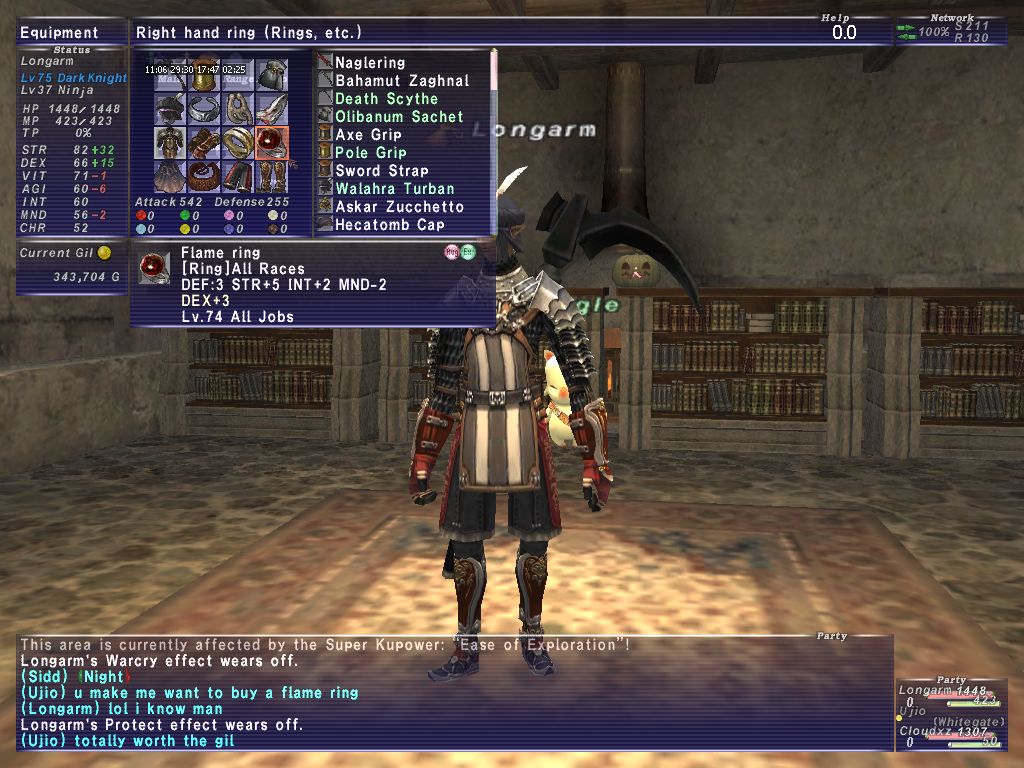Select Askar Zucchetto from the list

click(399, 207)
